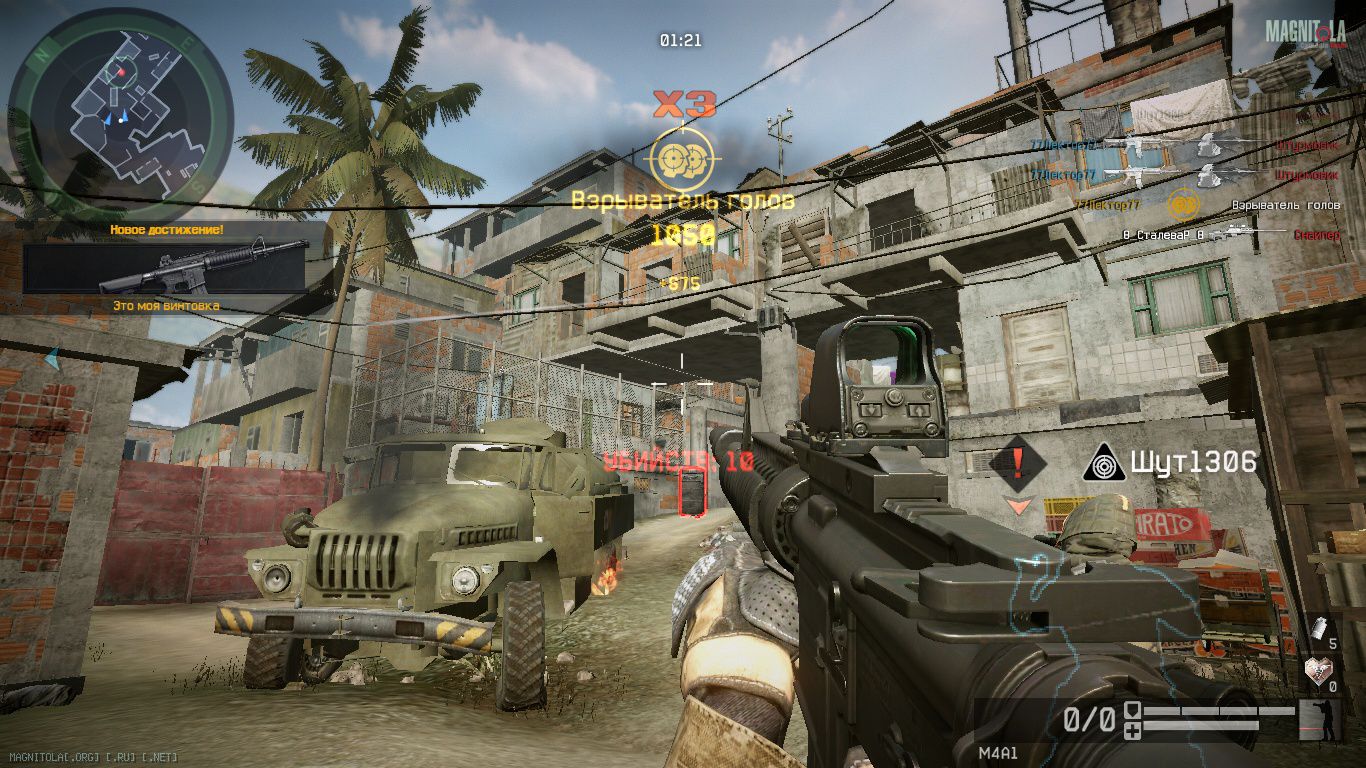1366x768 pixels.
Task: Click the armor shield icon
Action: coord(1133,711)
